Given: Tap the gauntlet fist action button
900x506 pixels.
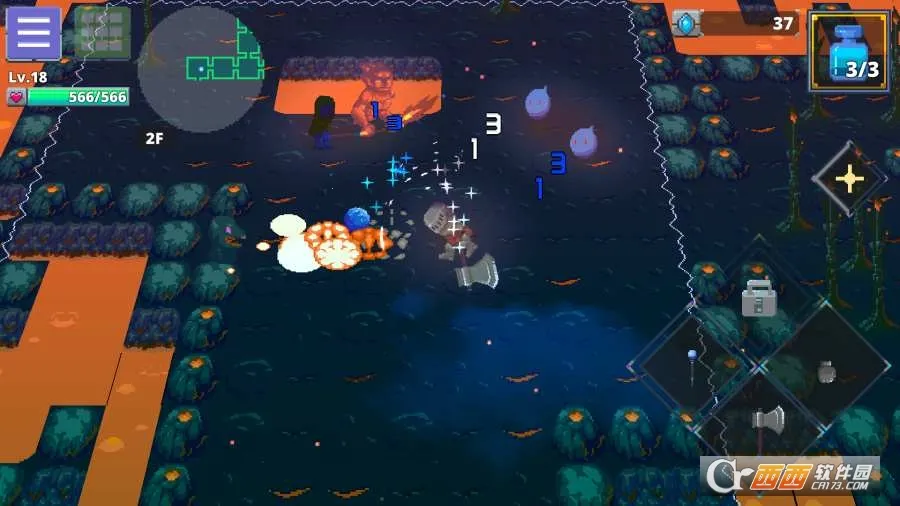Looking at the screenshot, I should point(826,370).
